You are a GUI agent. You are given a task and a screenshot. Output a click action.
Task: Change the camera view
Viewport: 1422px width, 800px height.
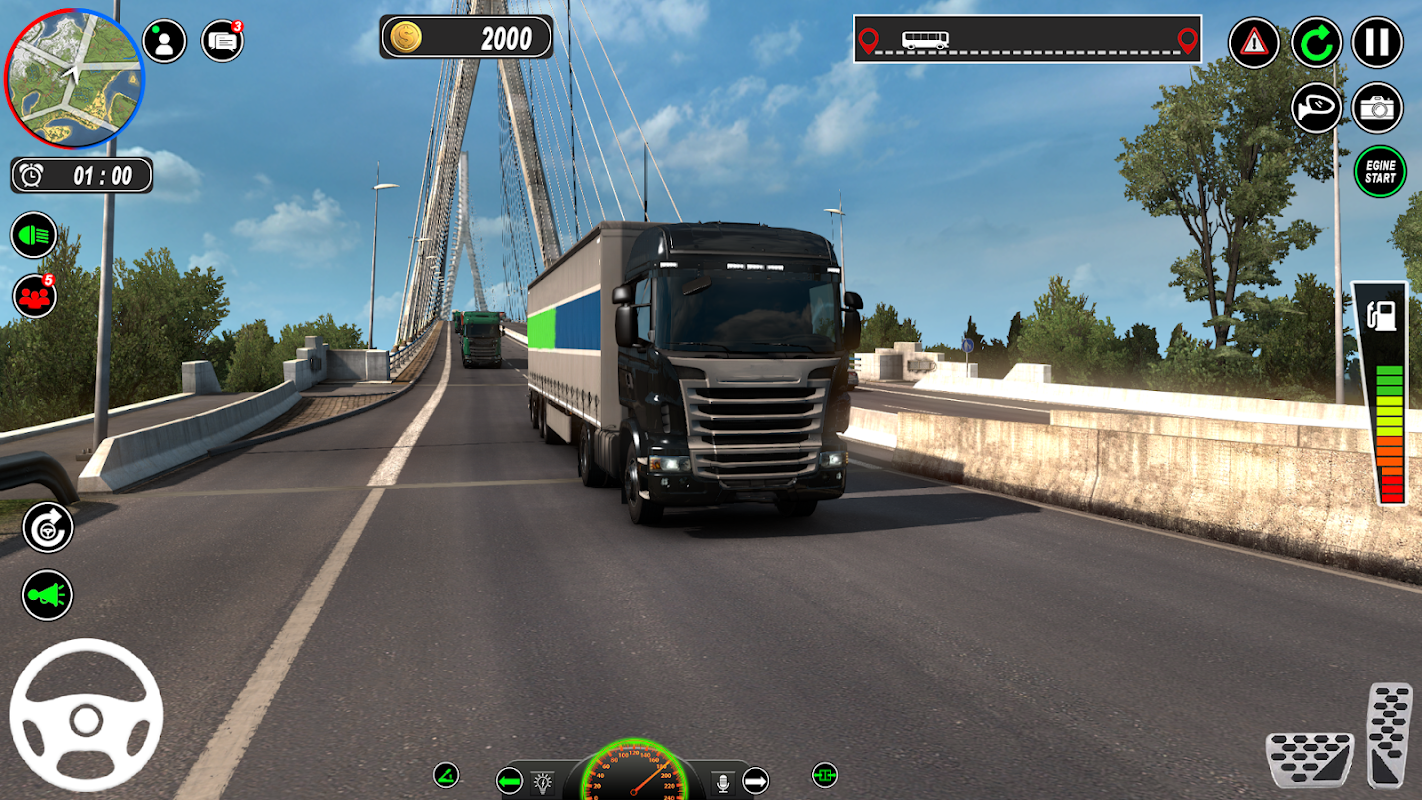click(1377, 108)
